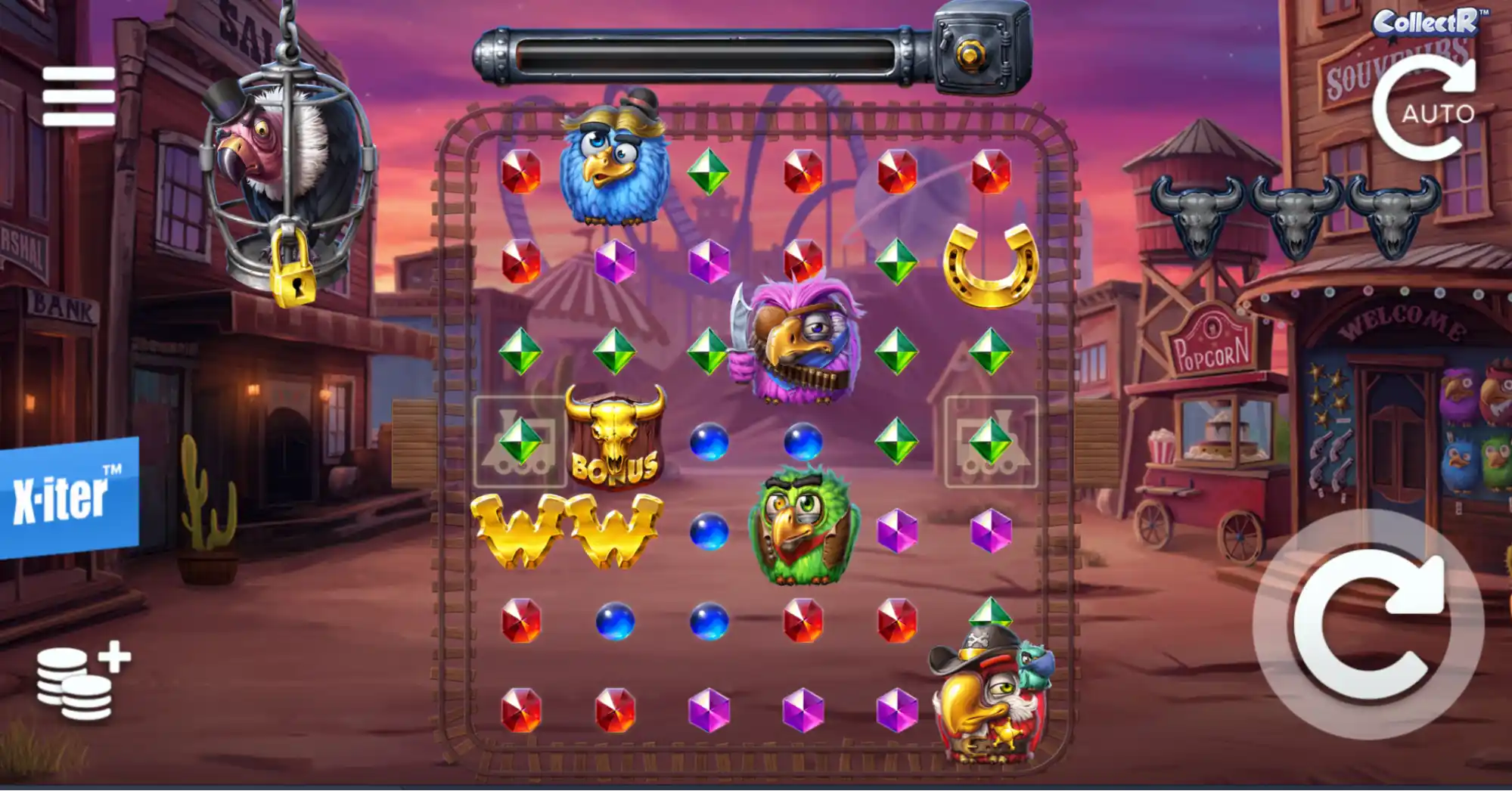1512x791 pixels.
Task: Open the coin stack bet settings
Action: click(82, 681)
